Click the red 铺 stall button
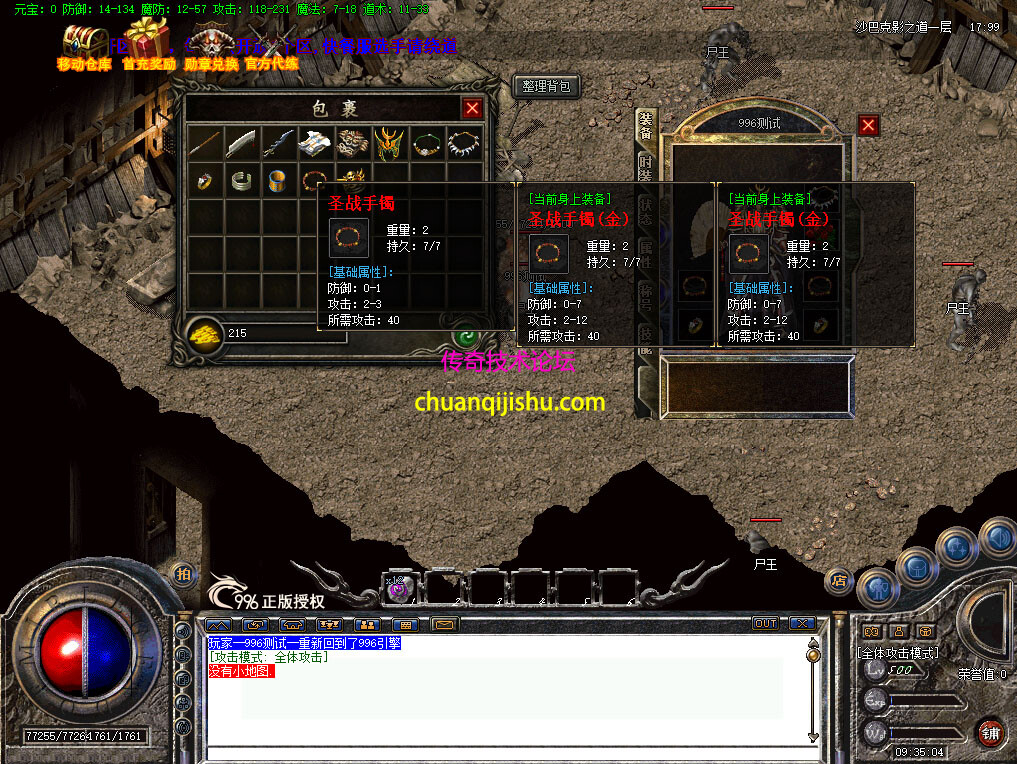The height and width of the screenshot is (764, 1017). coord(989,731)
